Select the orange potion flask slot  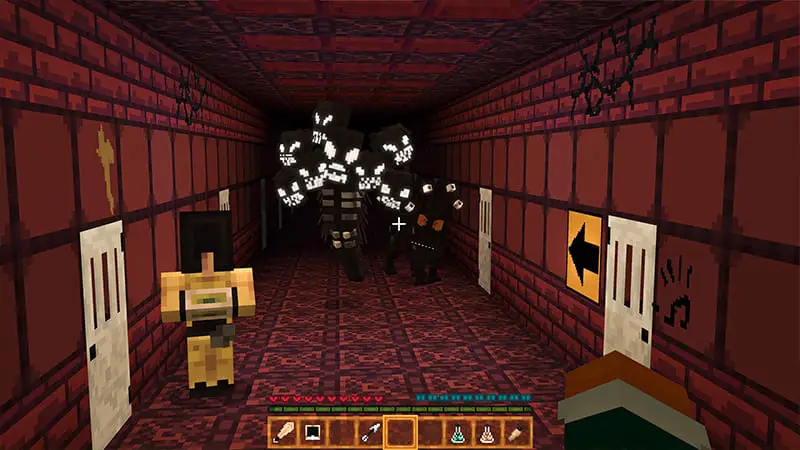click(x=488, y=432)
